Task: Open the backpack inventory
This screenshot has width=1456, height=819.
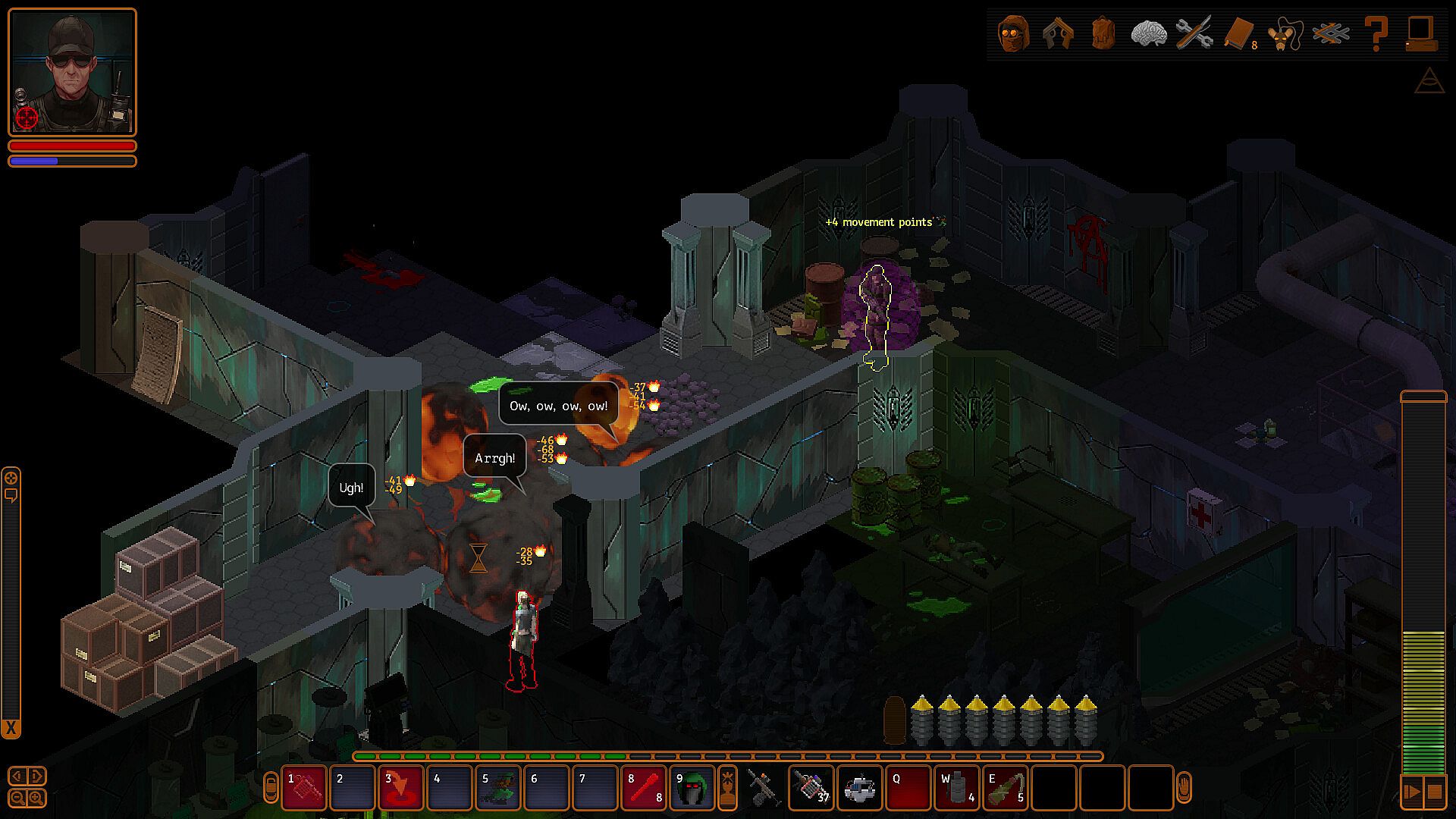Action: (1103, 33)
